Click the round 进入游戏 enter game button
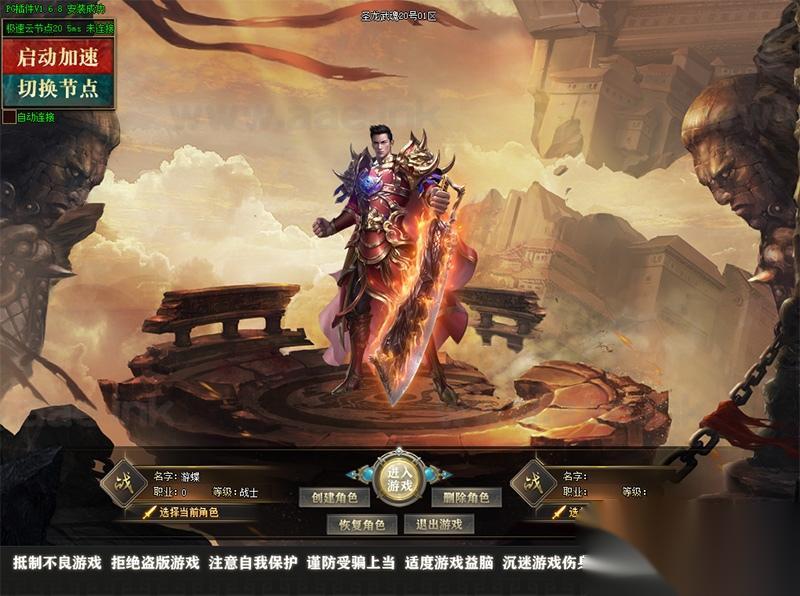 [x=400, y=481]
